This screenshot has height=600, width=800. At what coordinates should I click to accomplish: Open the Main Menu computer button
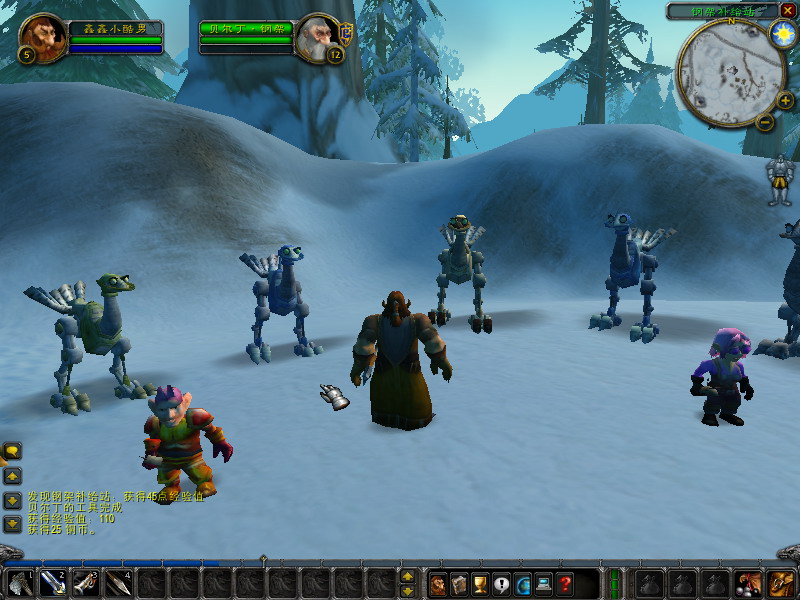click(x=544, y=584)
